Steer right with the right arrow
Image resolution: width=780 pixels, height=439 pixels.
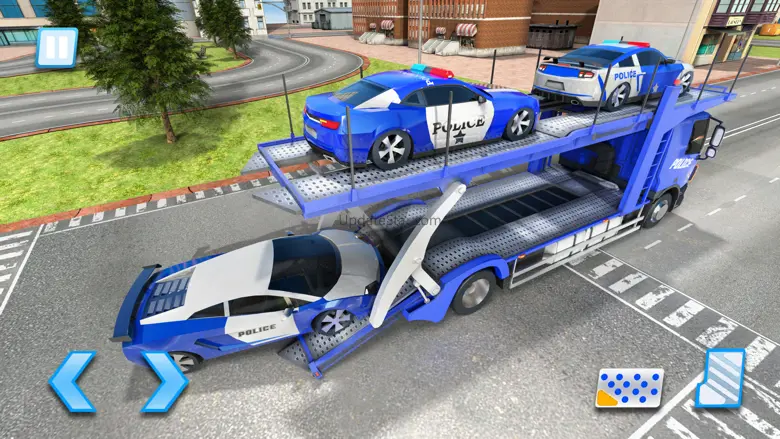[163, 381]
